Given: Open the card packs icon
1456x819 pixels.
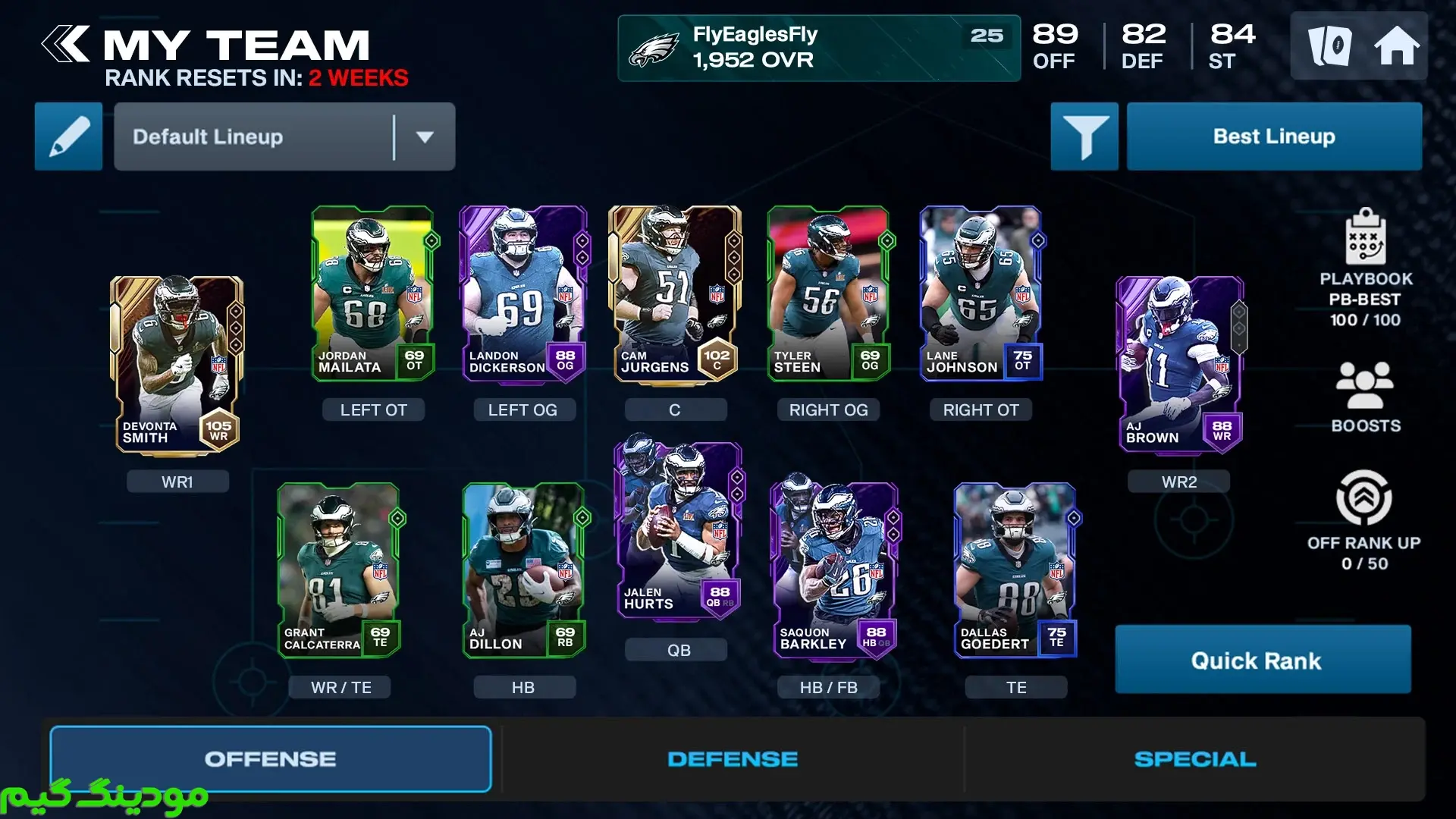Looking at the screenshot, I should [1329, 46].
